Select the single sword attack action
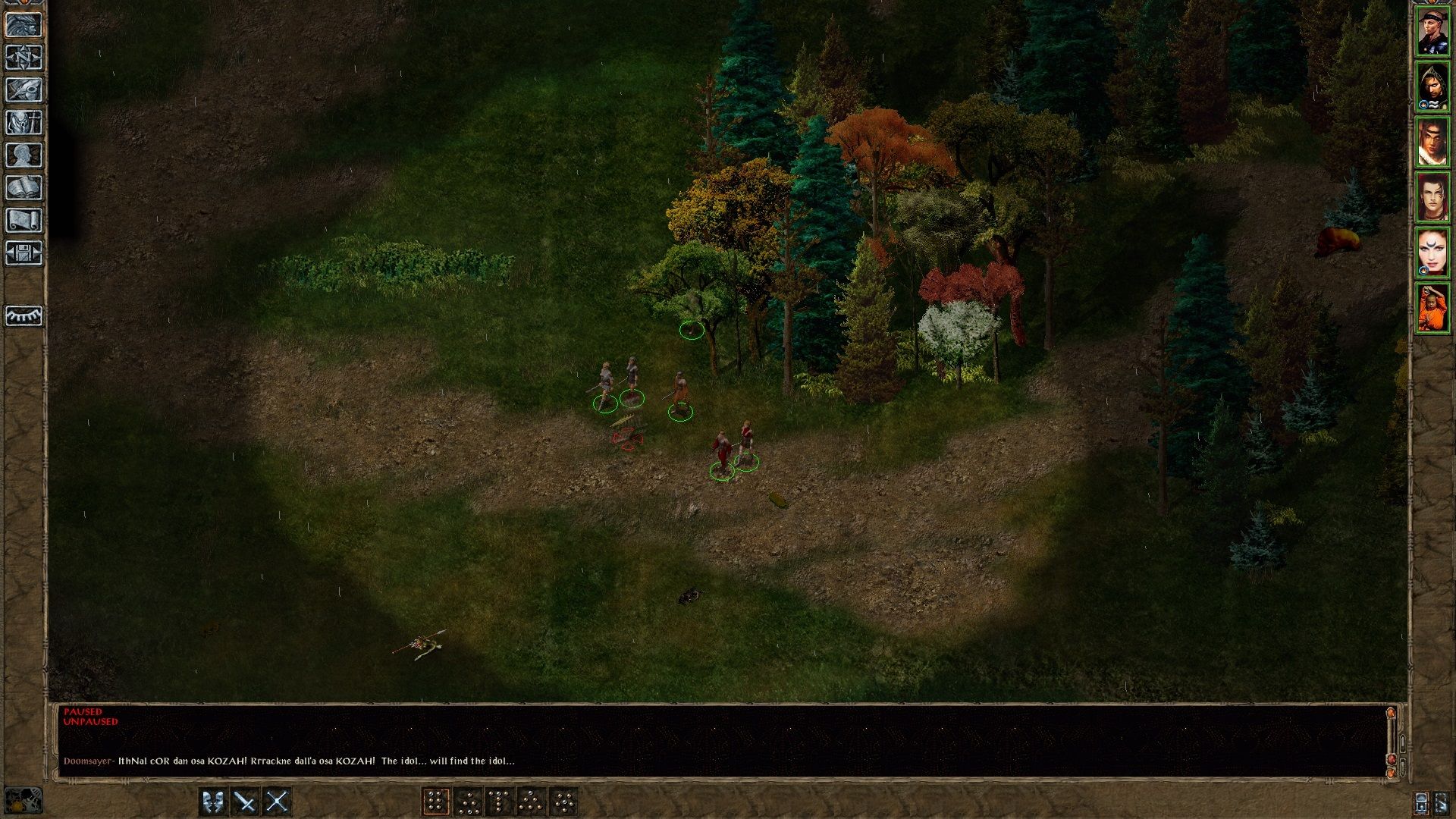 [x=245, y=802]
